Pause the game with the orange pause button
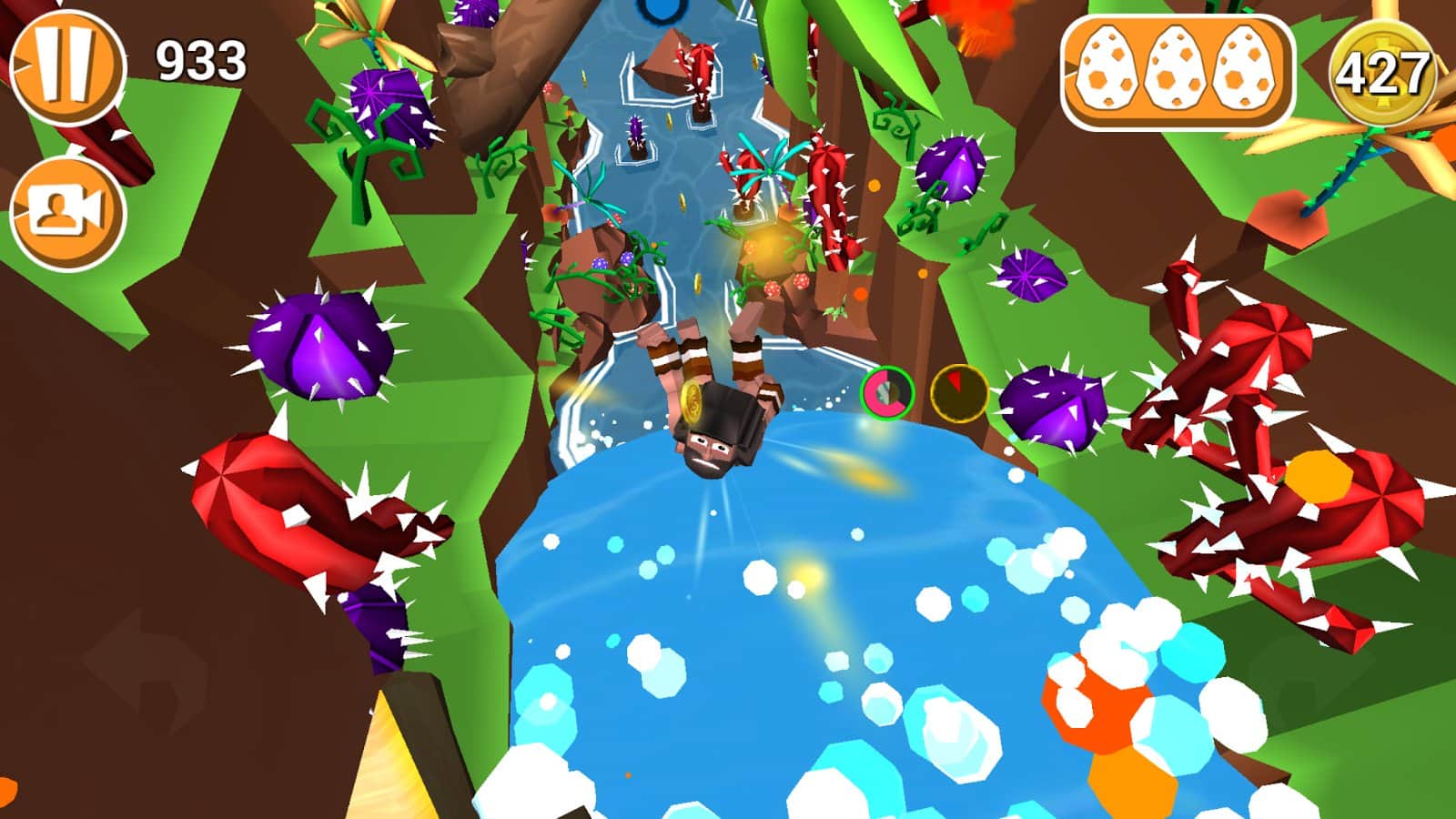This screenshot has height=819, width=1456. [x=66, y=65]
